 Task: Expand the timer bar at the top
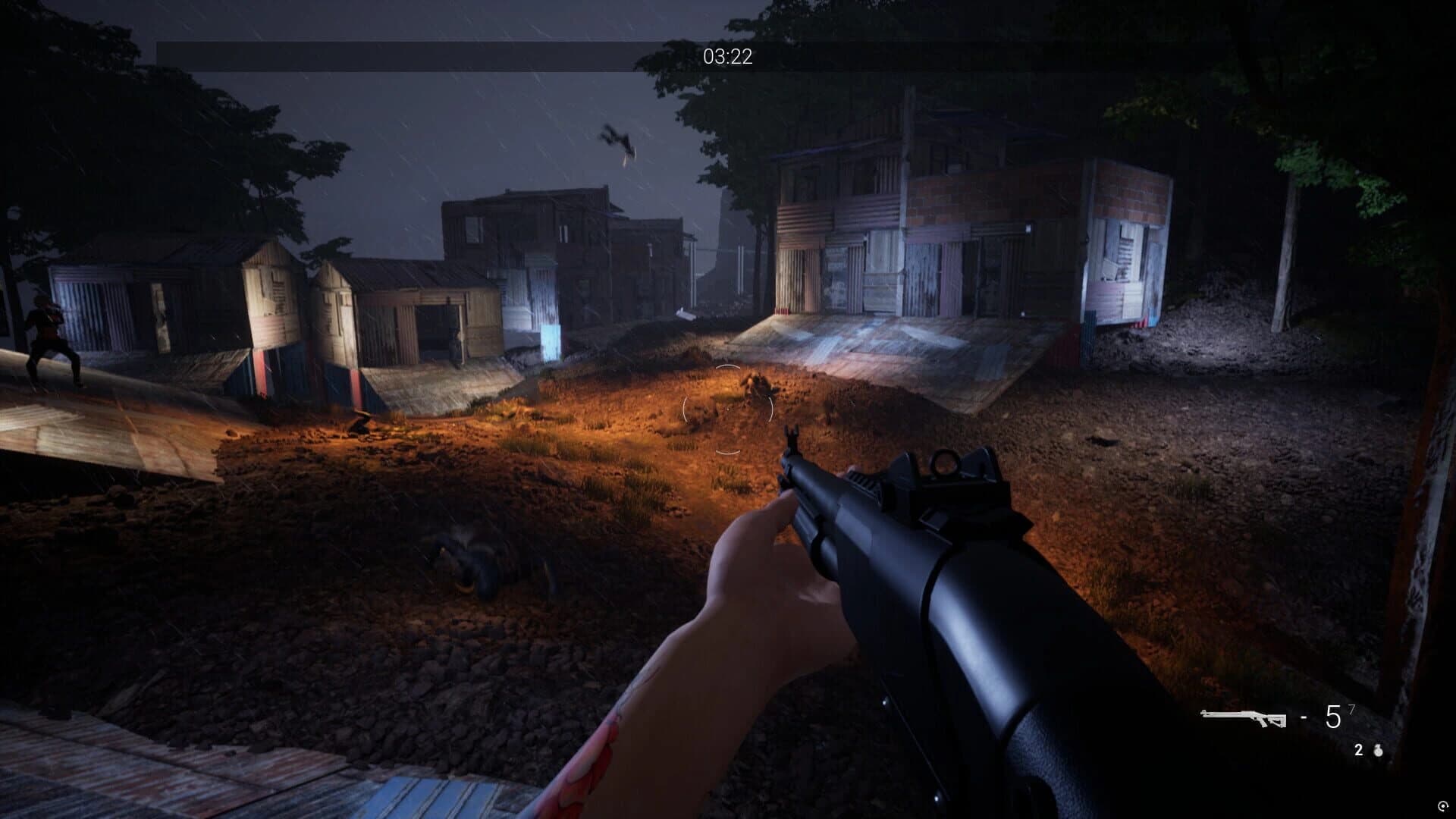pyautogui.click(x=728, y=55)
